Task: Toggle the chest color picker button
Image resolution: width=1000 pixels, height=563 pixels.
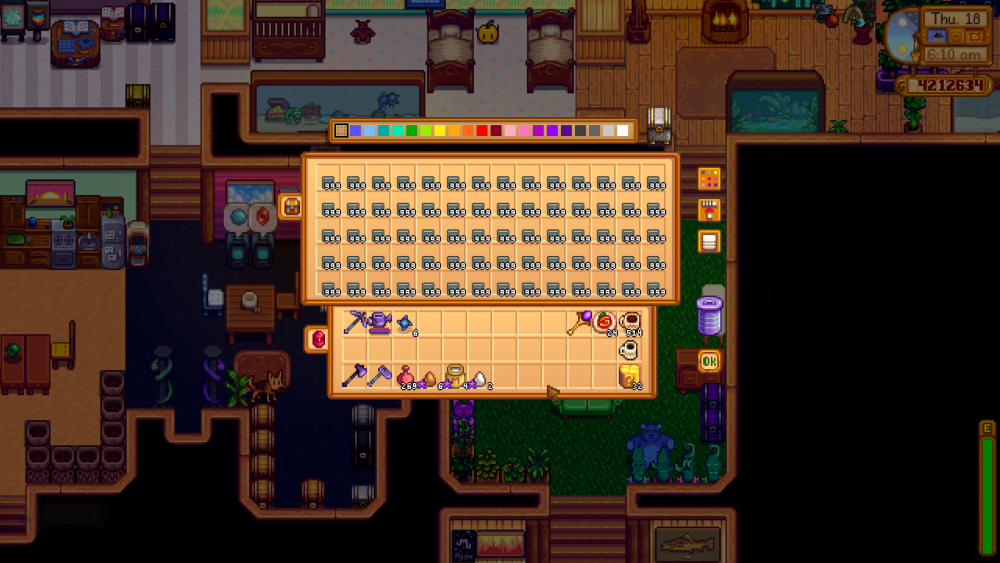Action: pyautogui.click(x=709, y=179)
